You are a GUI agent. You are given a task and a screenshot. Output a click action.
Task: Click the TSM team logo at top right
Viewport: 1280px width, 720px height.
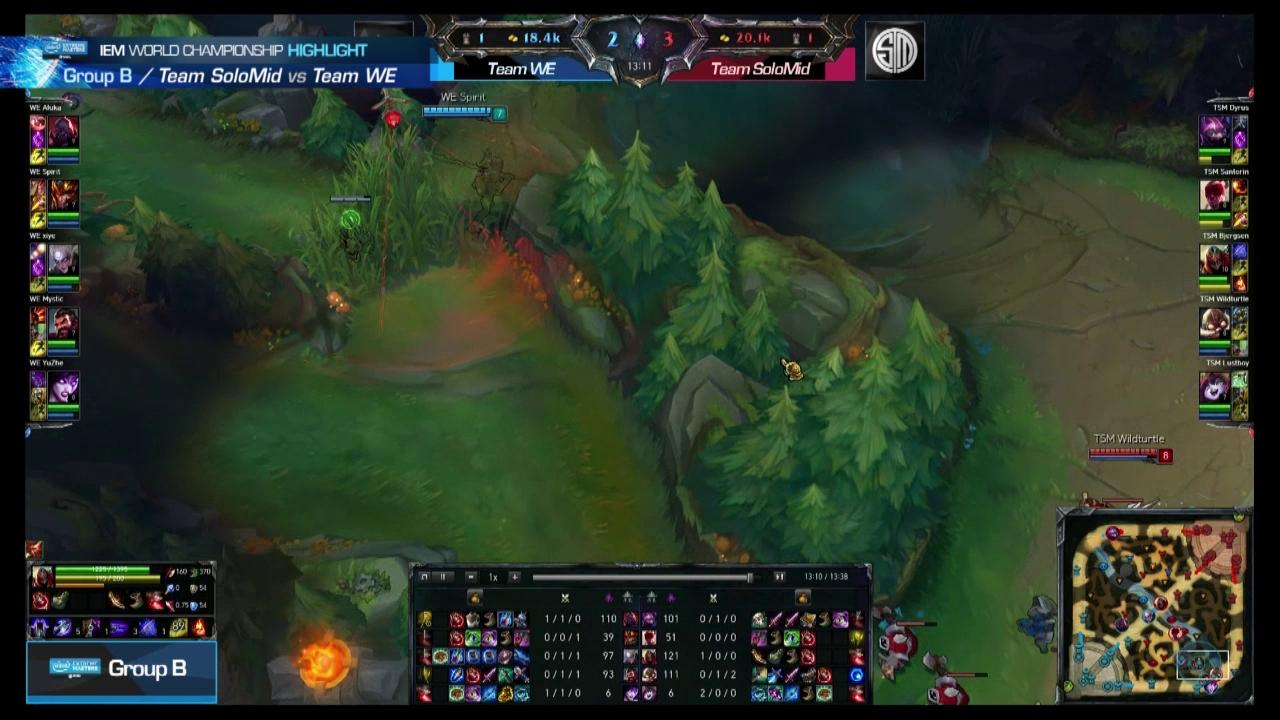(x=895, y=52)
